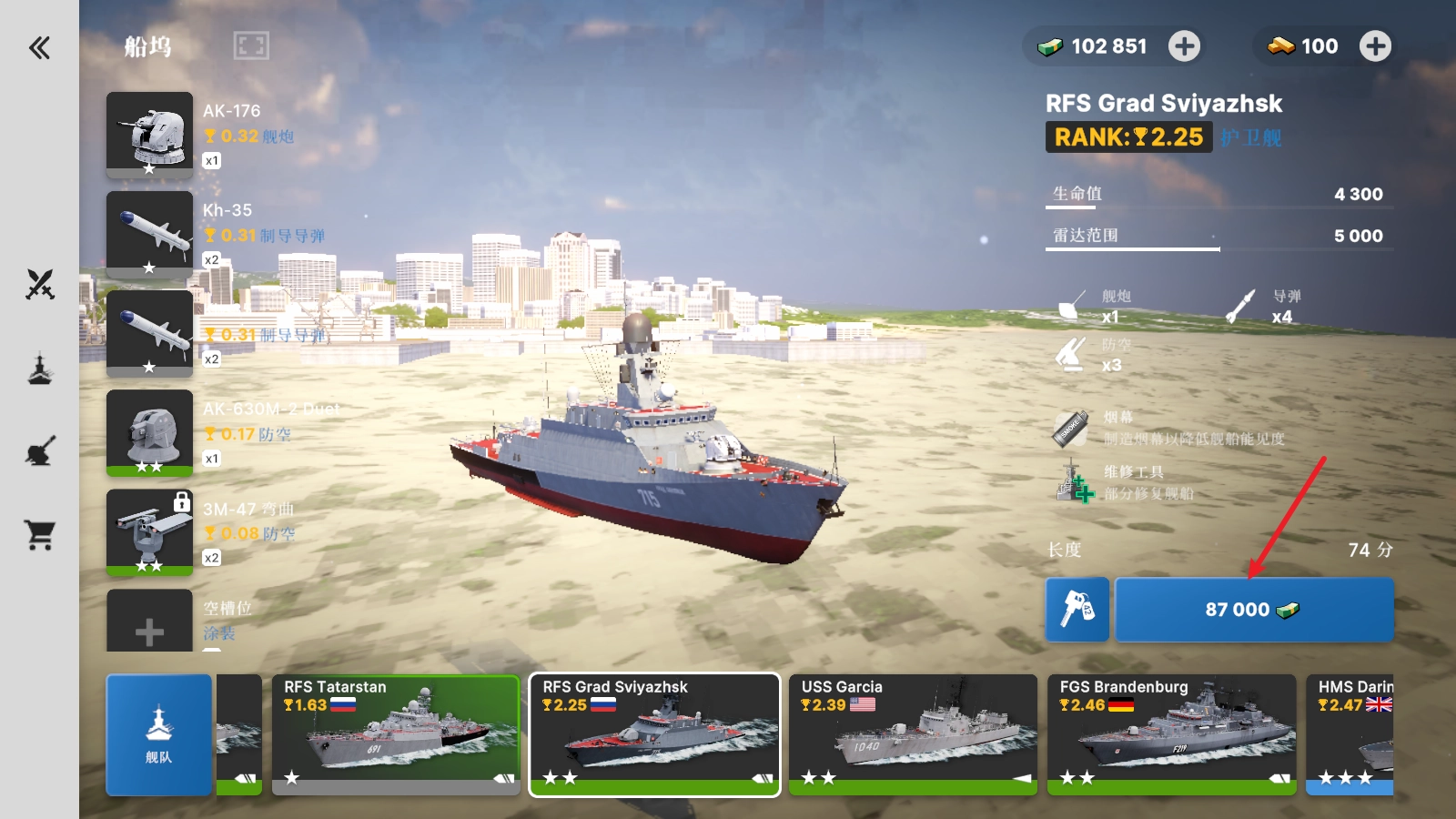Choose the locked 3M-47 air defense slot
Screen dimensions: 1456x819
click(x=150, y=531)
